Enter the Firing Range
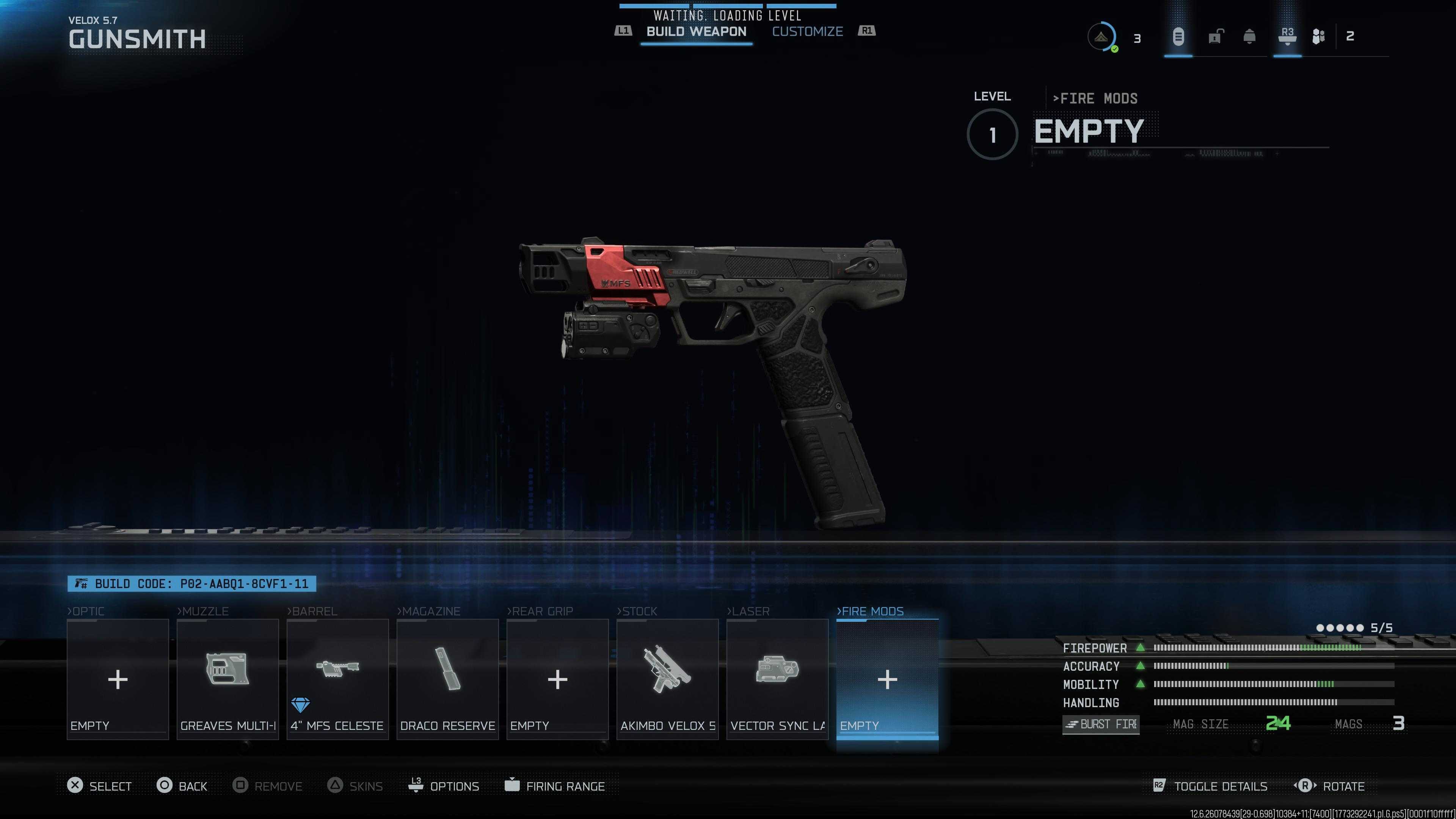The height and width of the screenshot is (819, 1456). [554, 786]
